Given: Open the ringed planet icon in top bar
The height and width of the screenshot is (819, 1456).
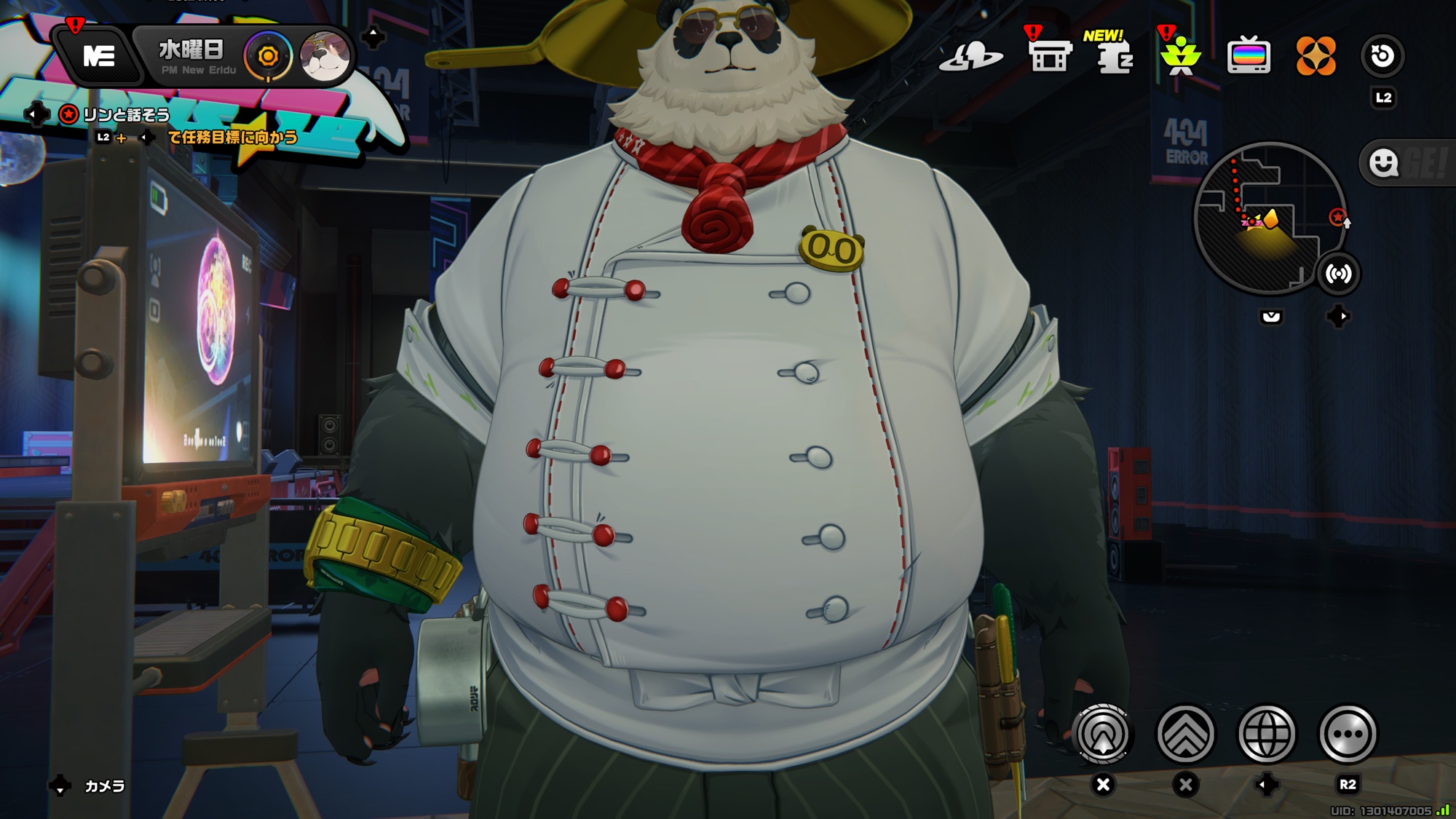Looking at the screenshot, I should [971, 56].
